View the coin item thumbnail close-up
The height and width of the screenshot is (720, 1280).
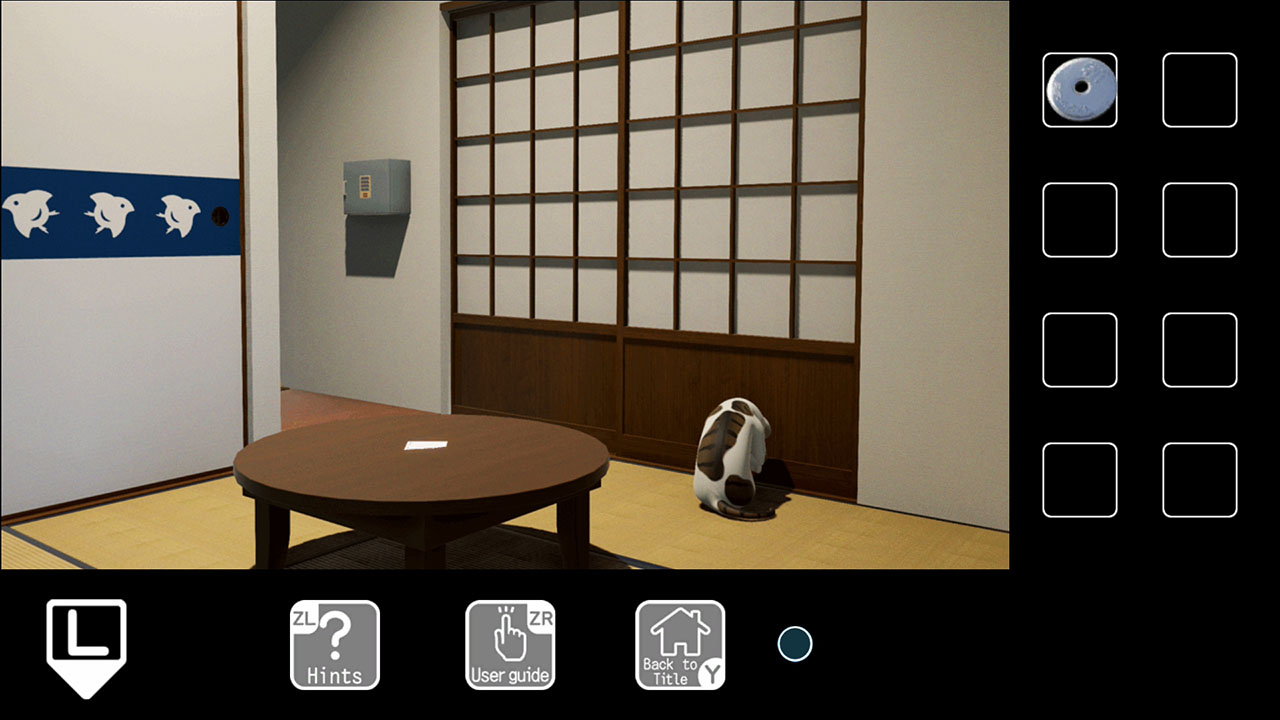pos(1080,91)
